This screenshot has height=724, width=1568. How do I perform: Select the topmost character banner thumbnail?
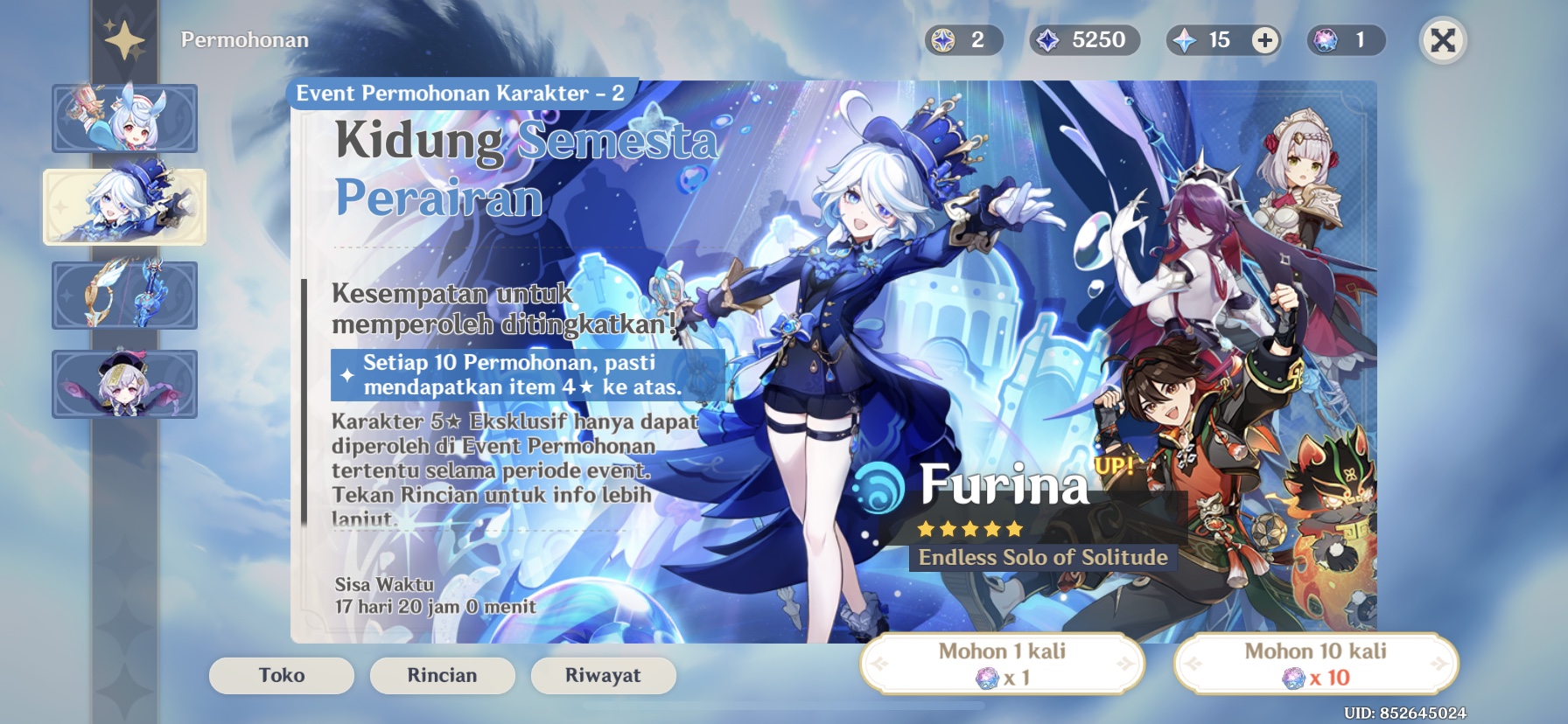tap(125, 120)
